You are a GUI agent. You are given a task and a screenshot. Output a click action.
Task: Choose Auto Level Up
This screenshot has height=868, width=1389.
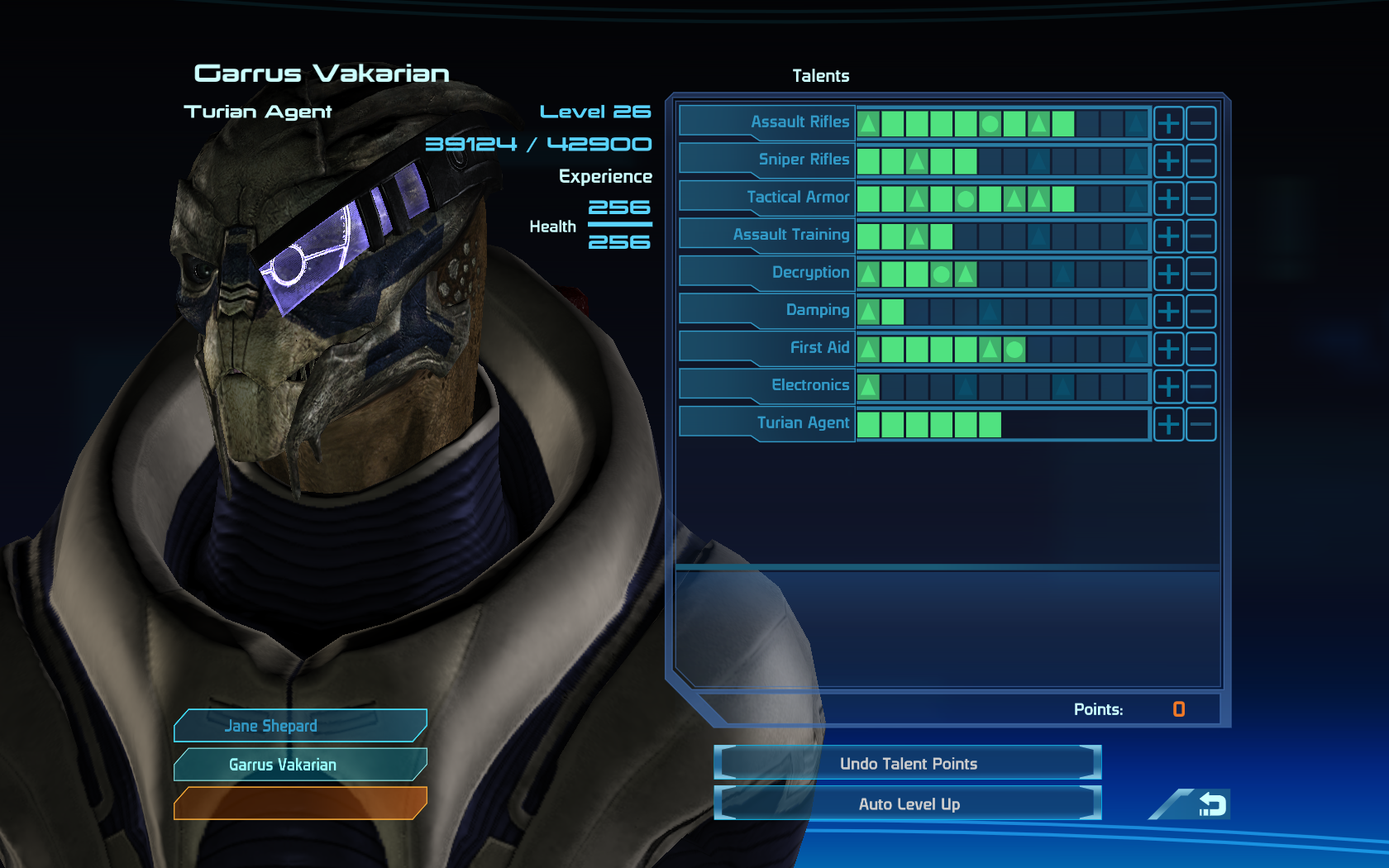coord(908,804)
